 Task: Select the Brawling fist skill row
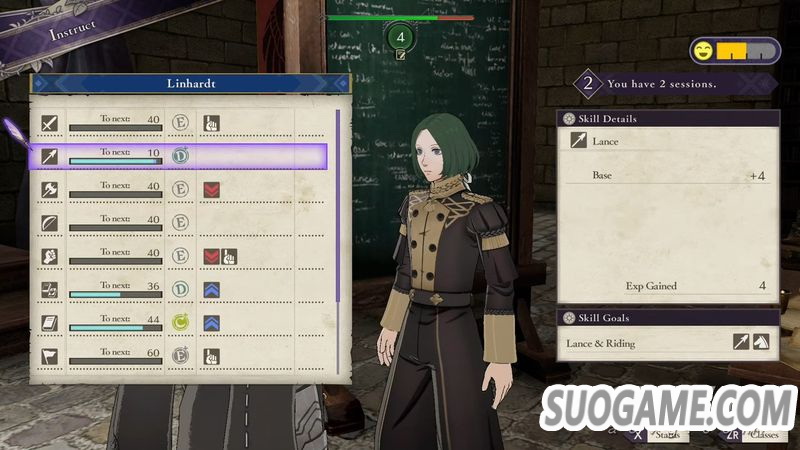tap(180, 256)
